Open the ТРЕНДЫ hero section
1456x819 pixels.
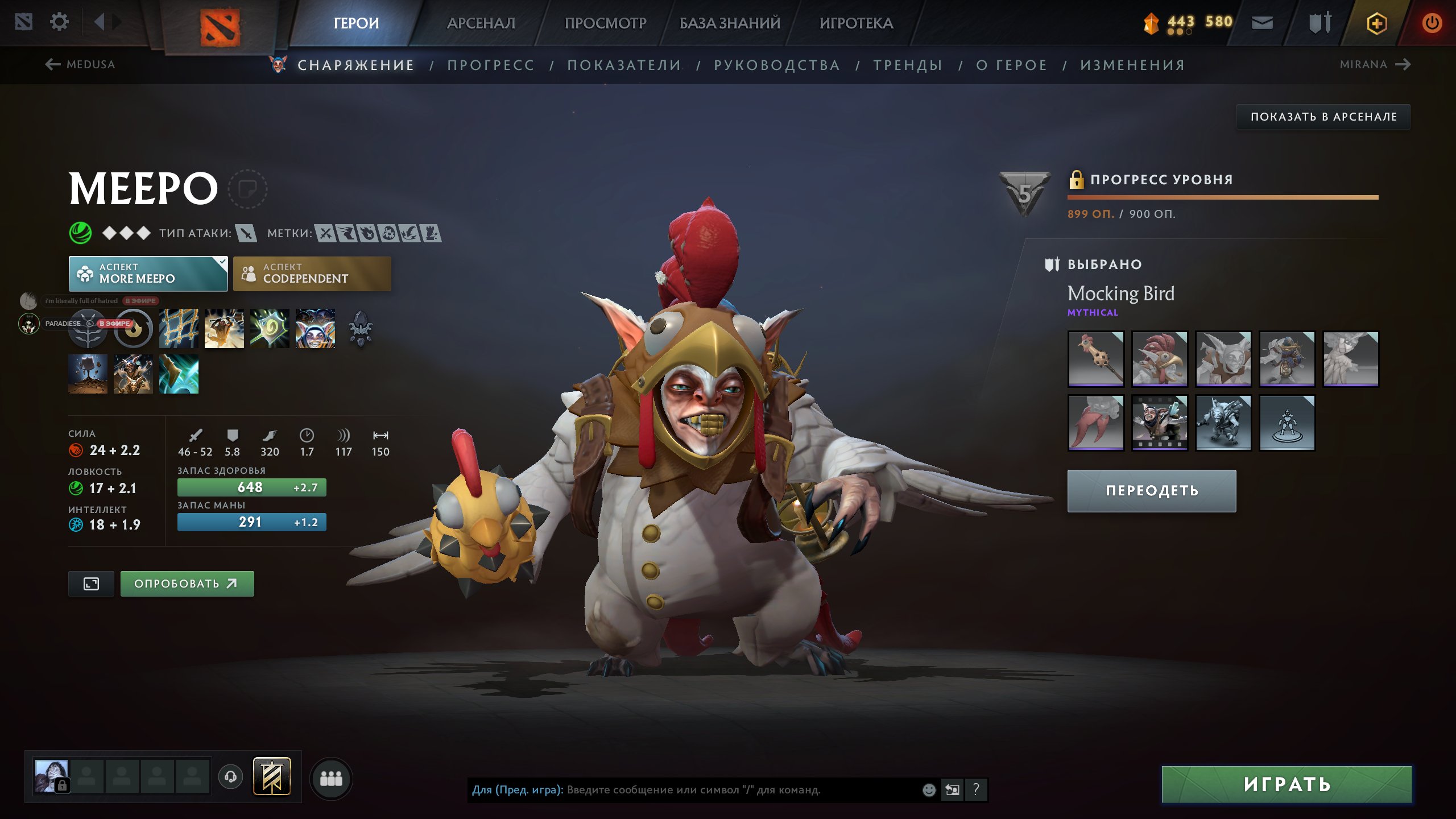(908, 65)
